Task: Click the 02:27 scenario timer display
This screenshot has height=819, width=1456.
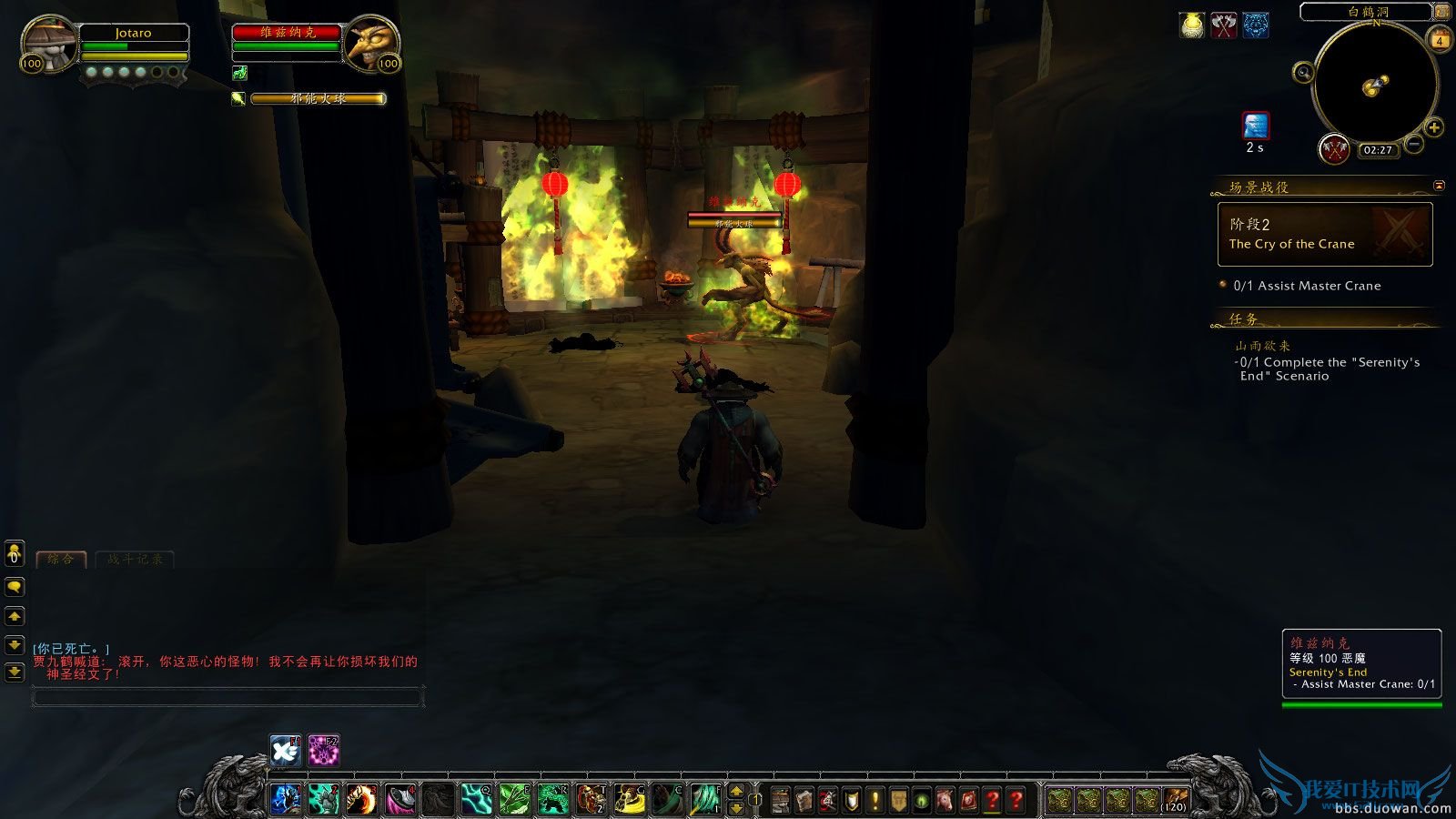Action: tap(1377, 150)
